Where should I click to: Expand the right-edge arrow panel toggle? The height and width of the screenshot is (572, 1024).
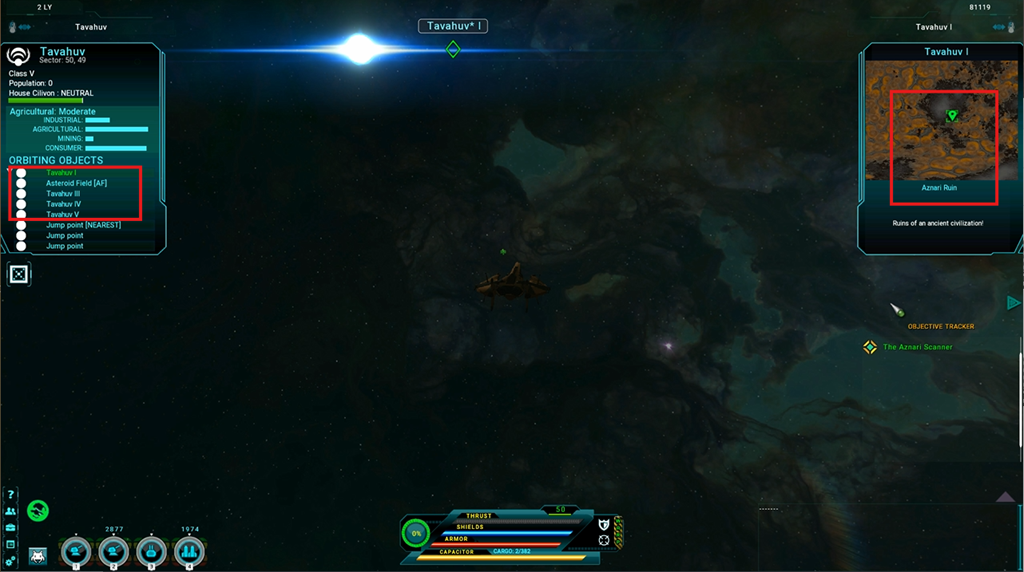point(1013,303)
